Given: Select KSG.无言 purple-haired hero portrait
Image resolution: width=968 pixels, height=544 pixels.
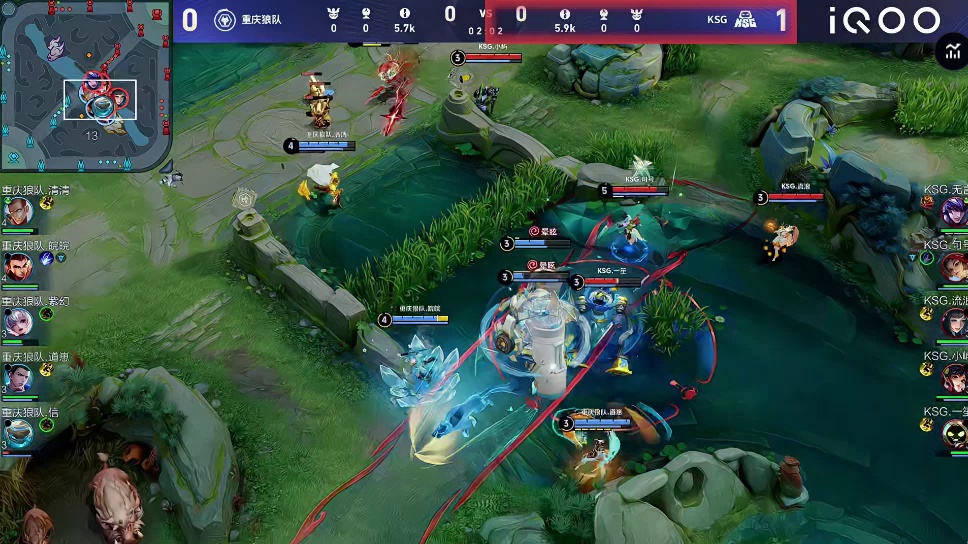Looking at the screenshot, I should 954,211.
